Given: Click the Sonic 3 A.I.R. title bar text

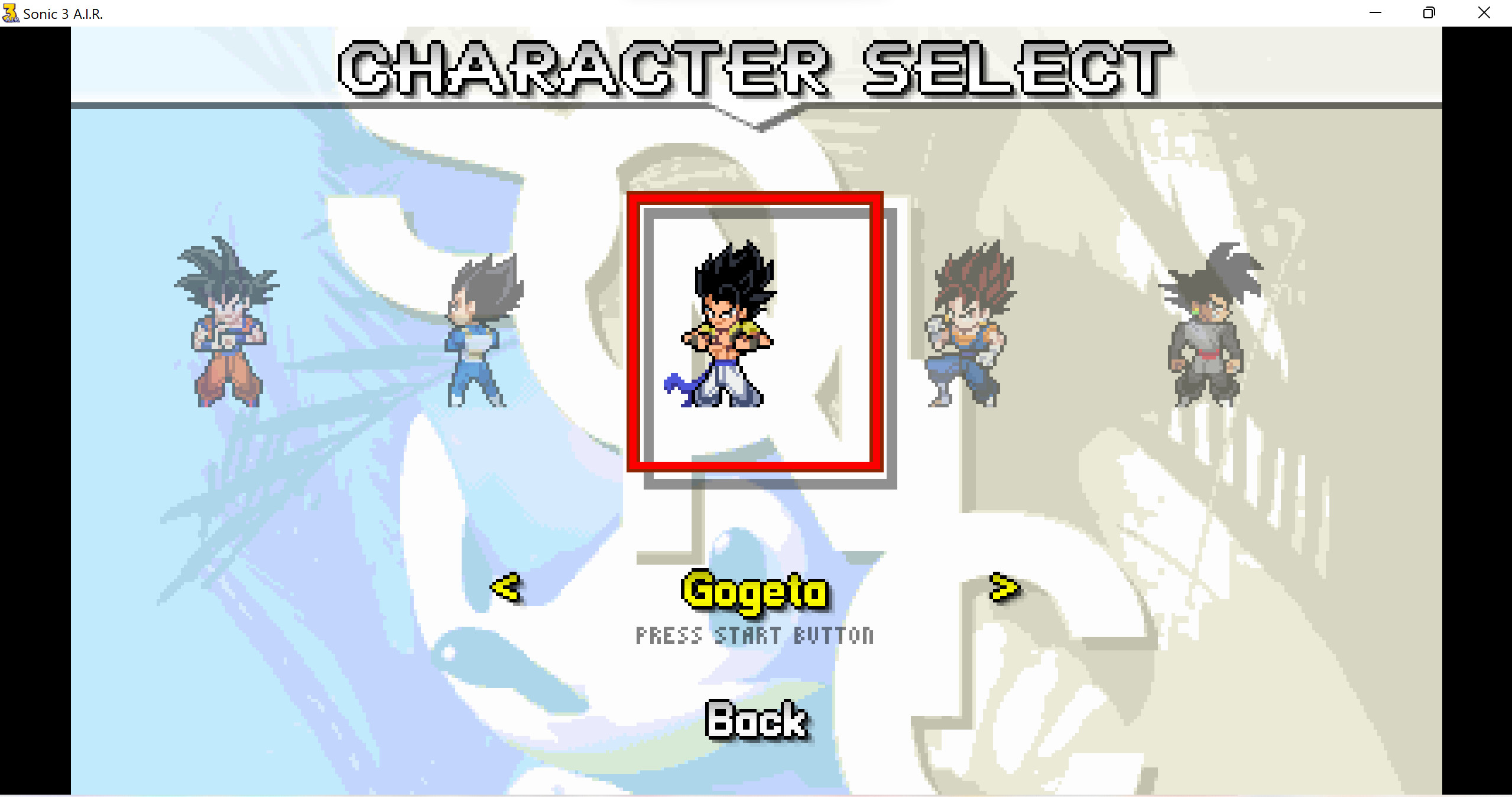Looking at the screenshot, I should [62, 14].
